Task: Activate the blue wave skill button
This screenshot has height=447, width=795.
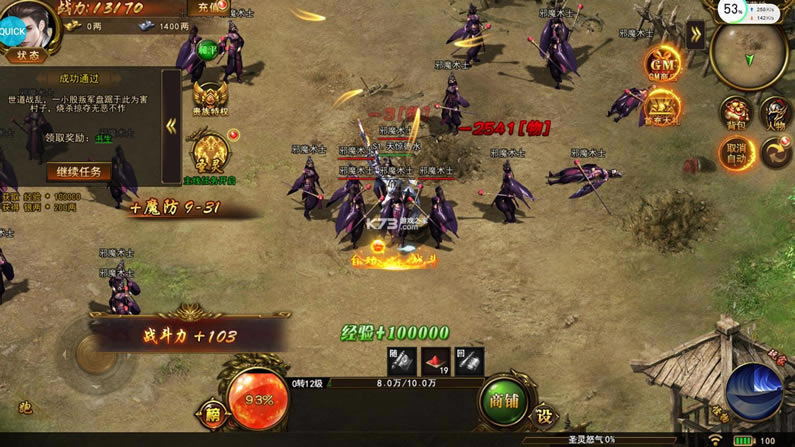Action: pos(754,391)
